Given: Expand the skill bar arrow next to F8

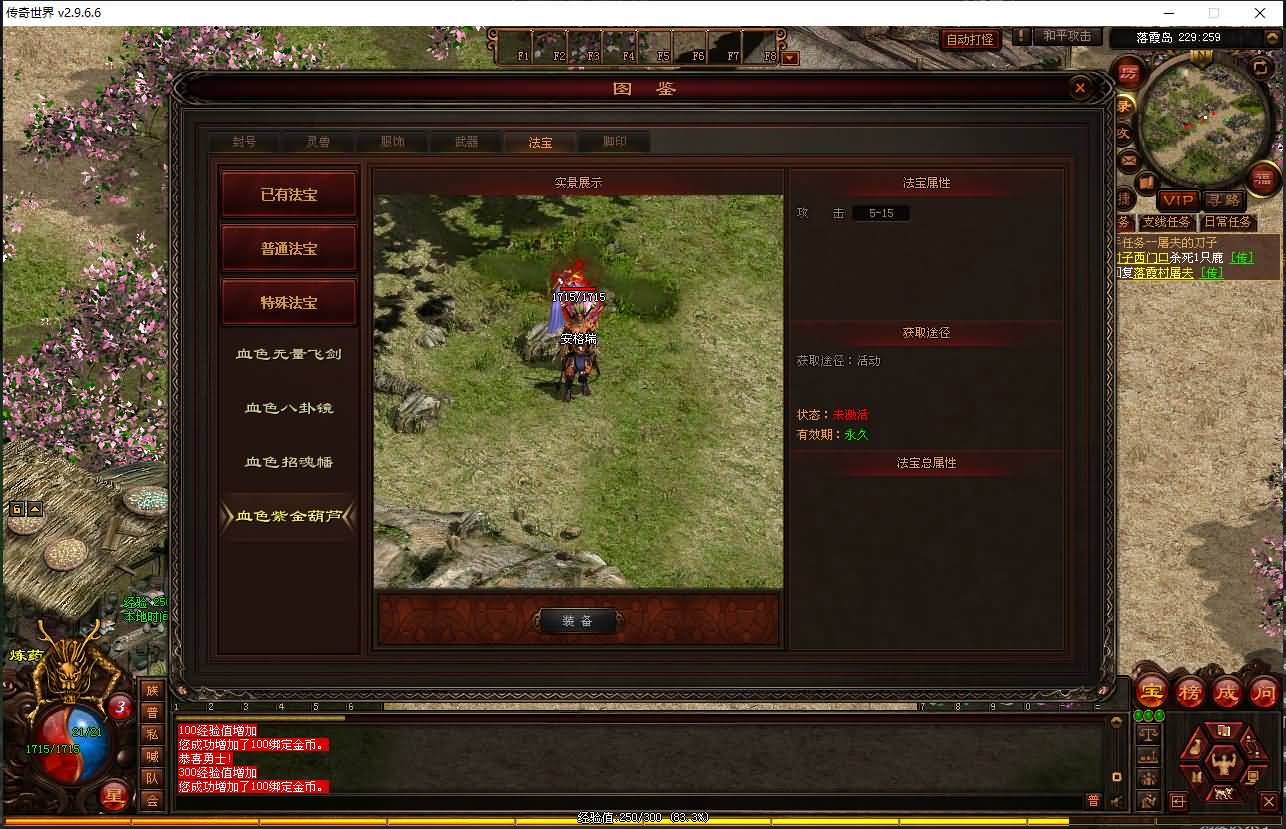Looking at the screenshot, I should pyautogui.click(x=790, y=57).
